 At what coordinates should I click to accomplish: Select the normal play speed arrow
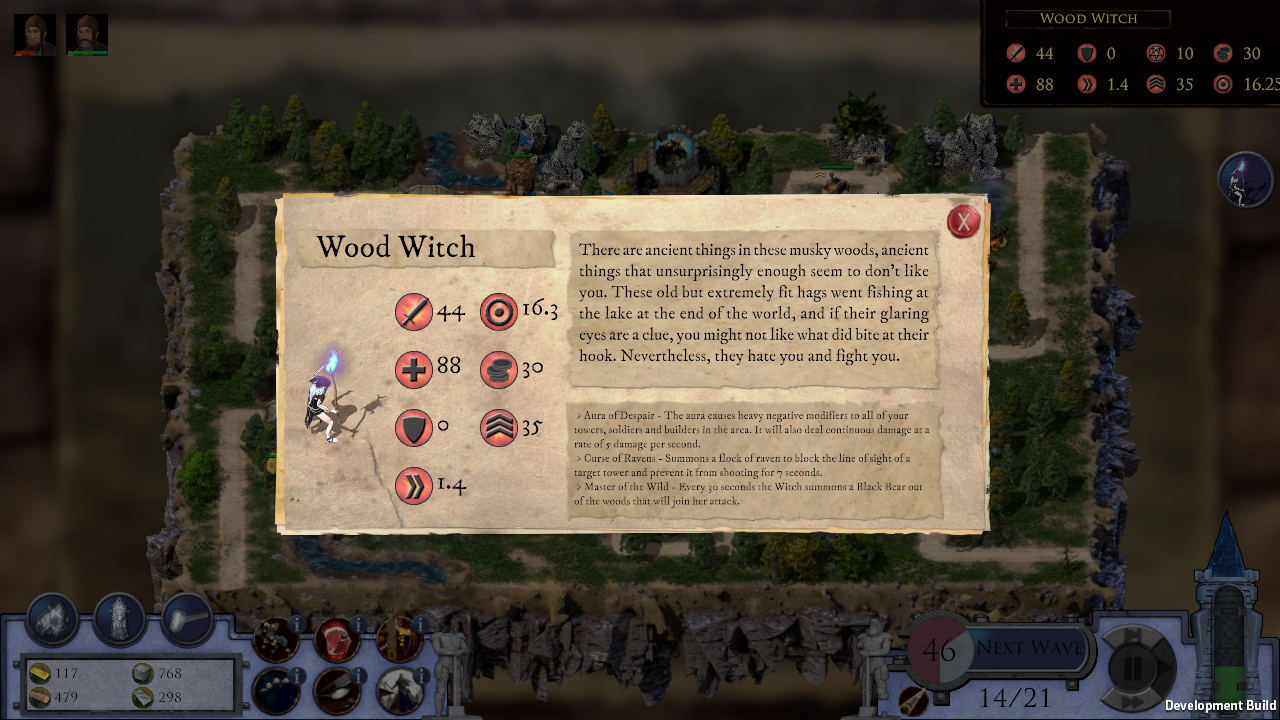(1166, 668)
